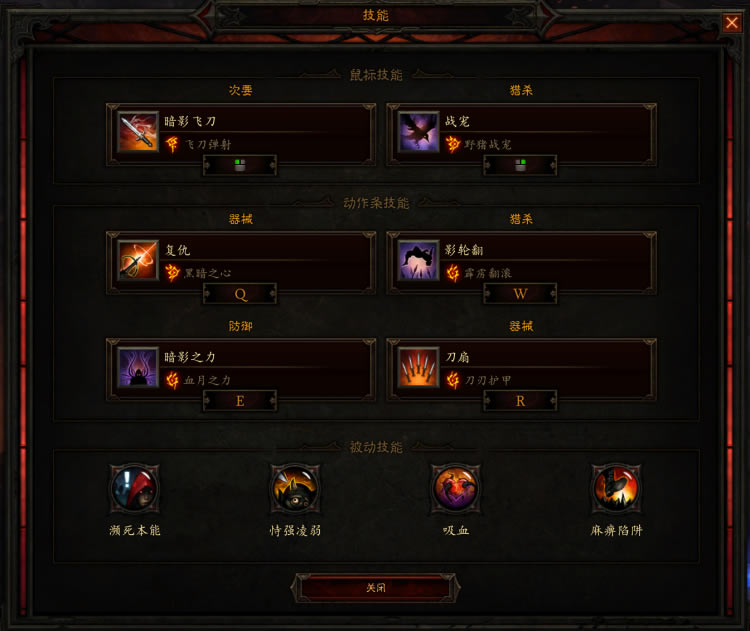Select the 吸血 passive skill icon
The width and height of the screenshot is (750, 631).
pyautogui.click(x=456, y=489)
